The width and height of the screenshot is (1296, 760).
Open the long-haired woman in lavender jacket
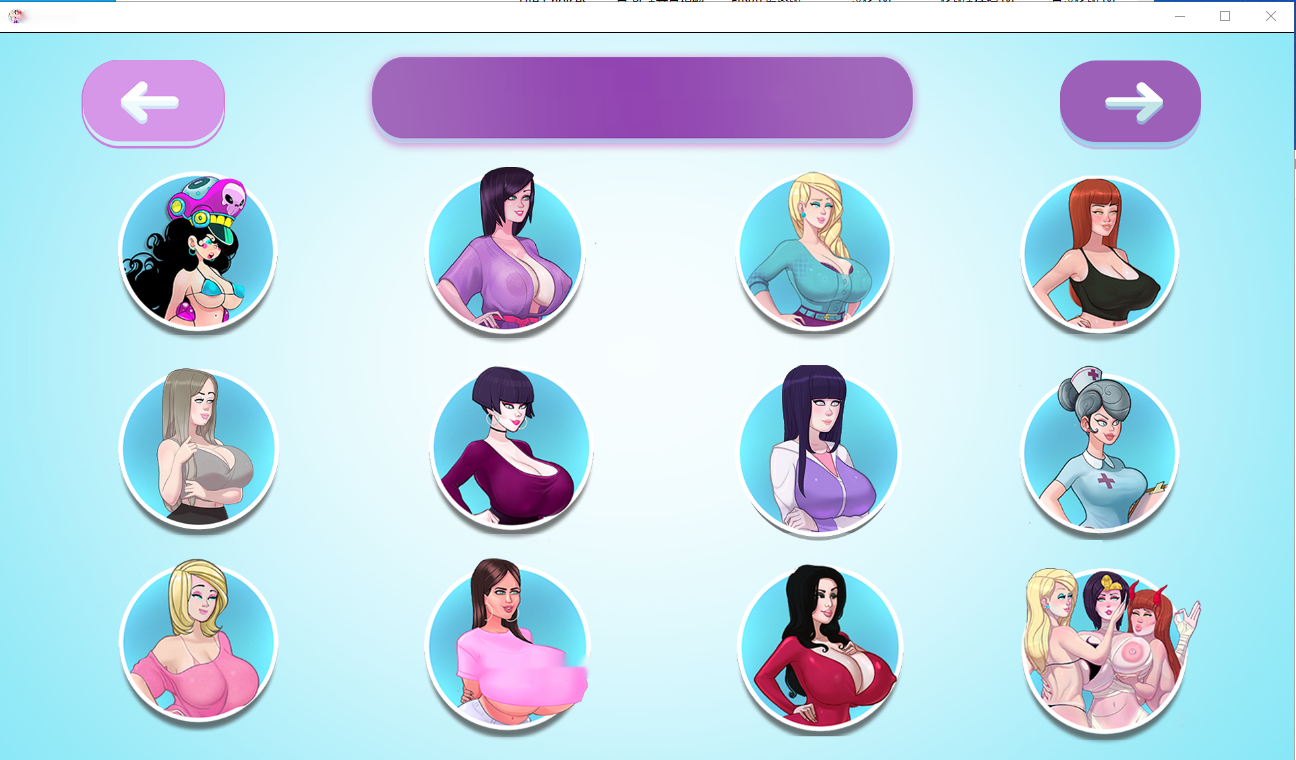click(x=819, y=450)
